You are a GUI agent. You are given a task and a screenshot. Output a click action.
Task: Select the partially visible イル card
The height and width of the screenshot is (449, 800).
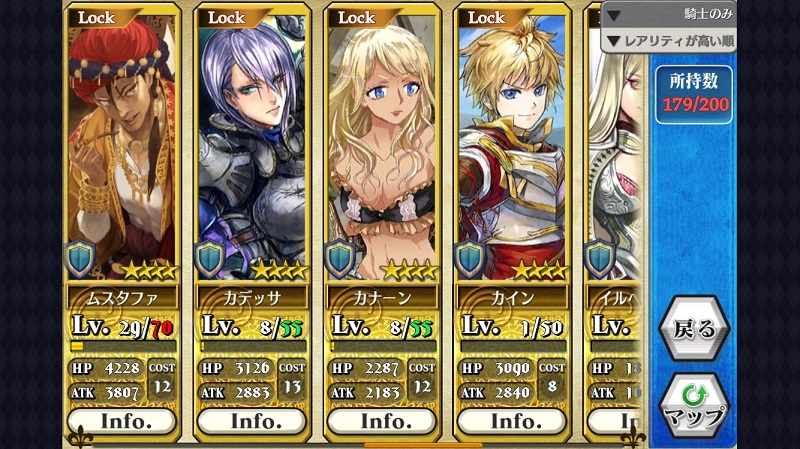612,150
